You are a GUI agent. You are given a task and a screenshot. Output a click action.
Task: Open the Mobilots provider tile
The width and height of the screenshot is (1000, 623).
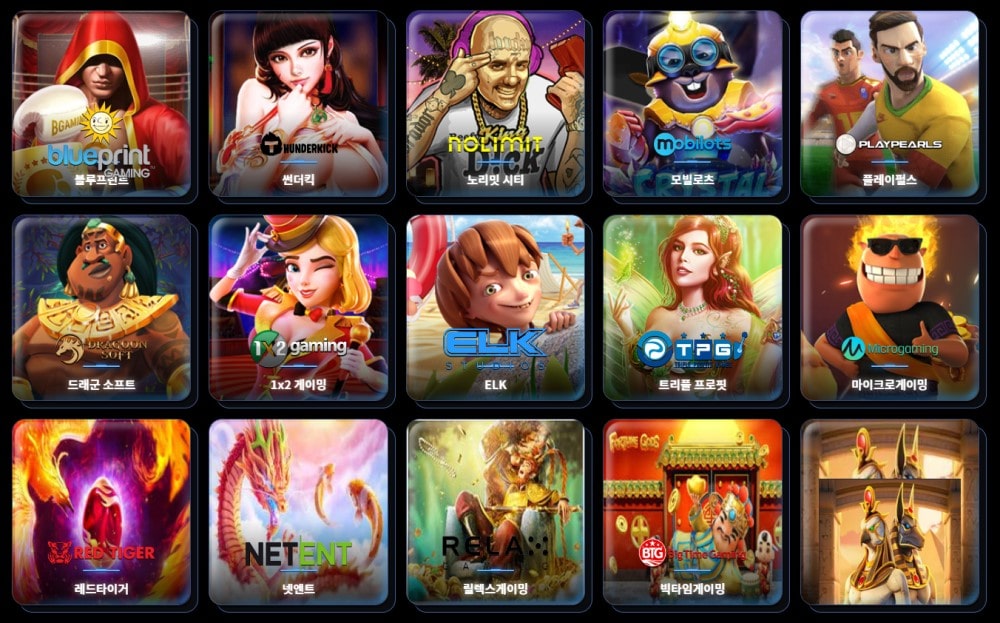click(x=692, y=104)
